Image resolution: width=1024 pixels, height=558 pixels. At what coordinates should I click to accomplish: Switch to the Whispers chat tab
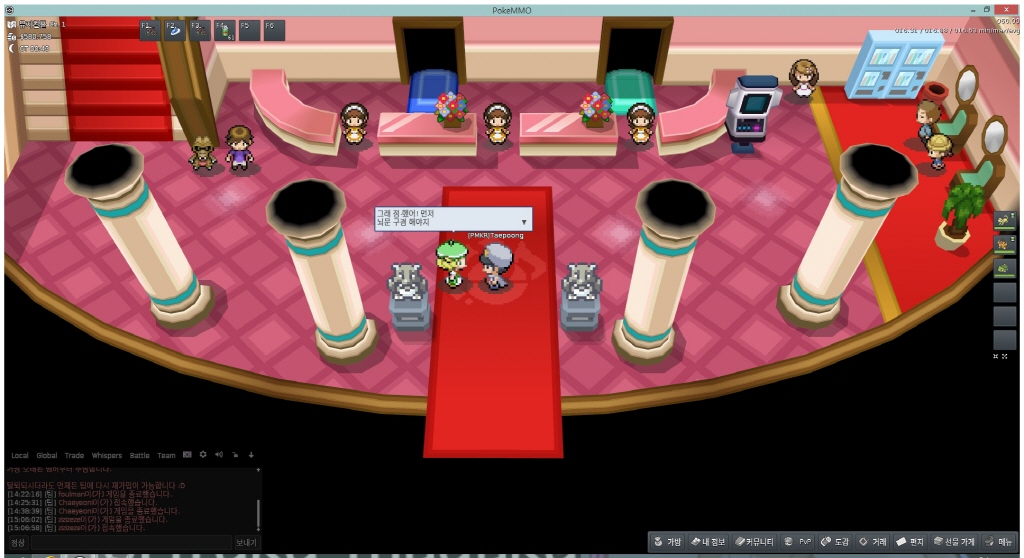(x=106, y=455)
